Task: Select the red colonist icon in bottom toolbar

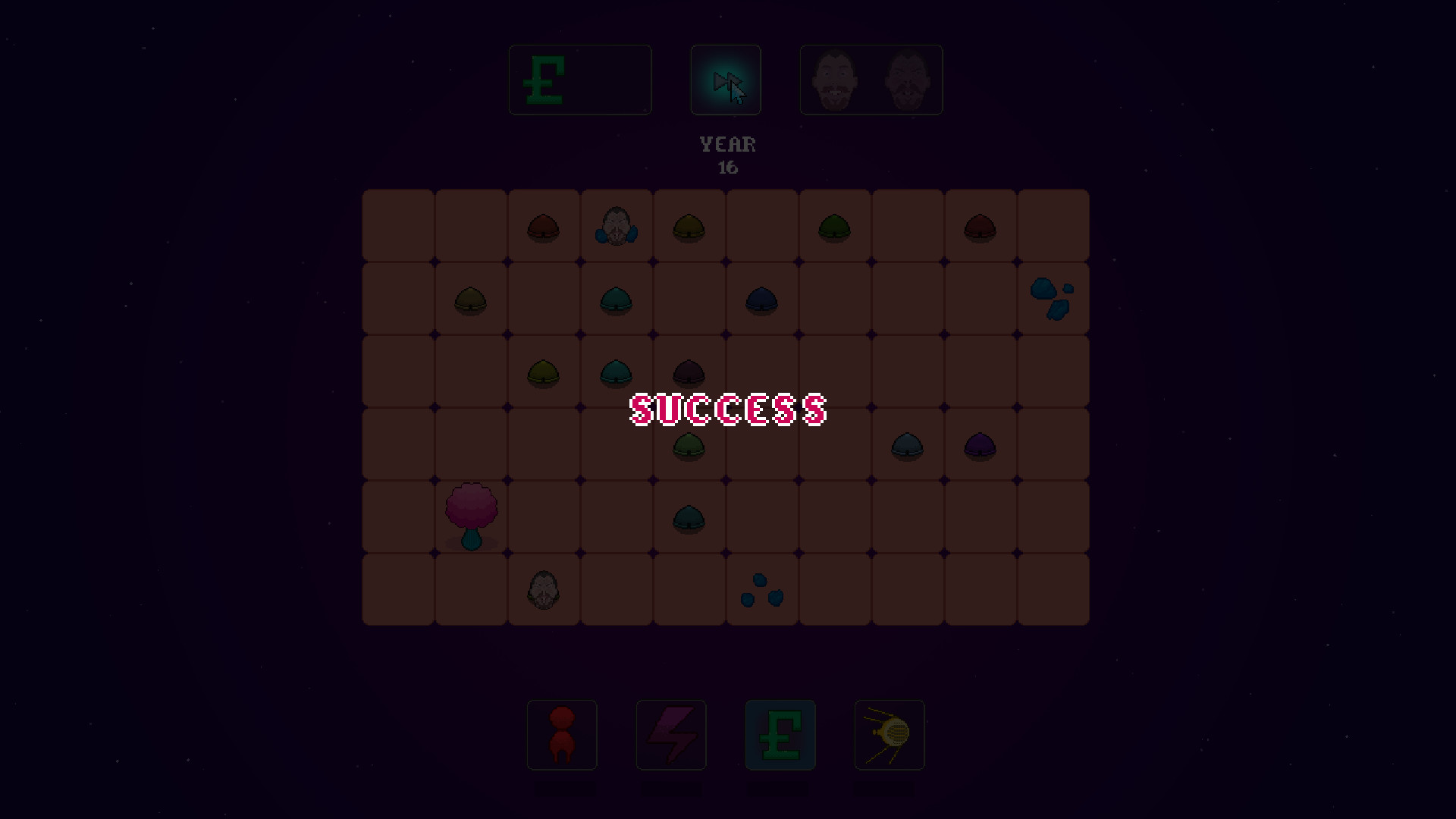Action: [561, 735]
